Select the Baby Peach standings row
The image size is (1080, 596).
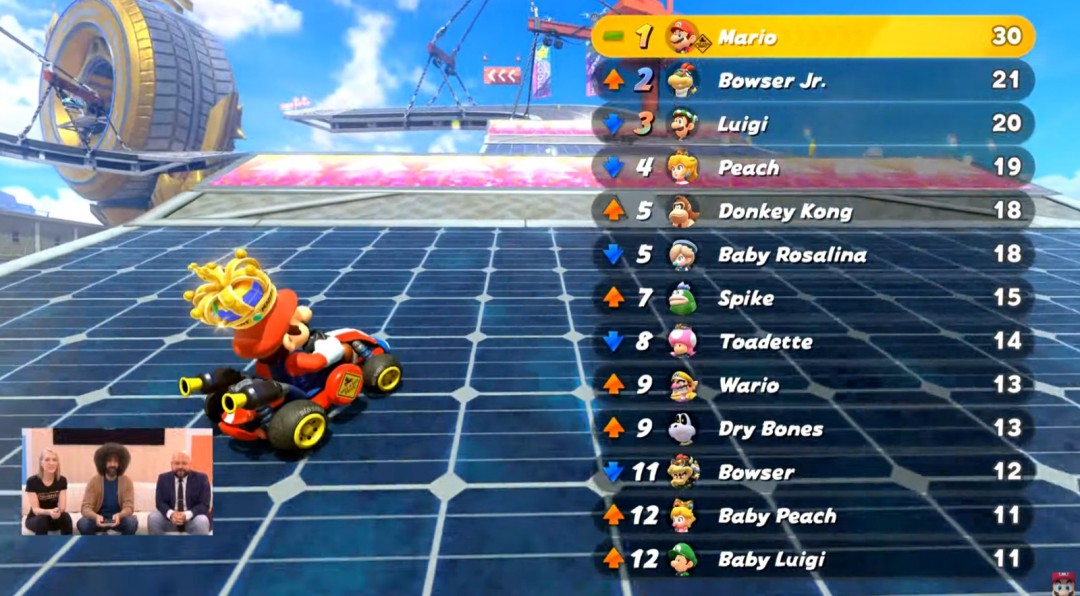click(812, 515)
